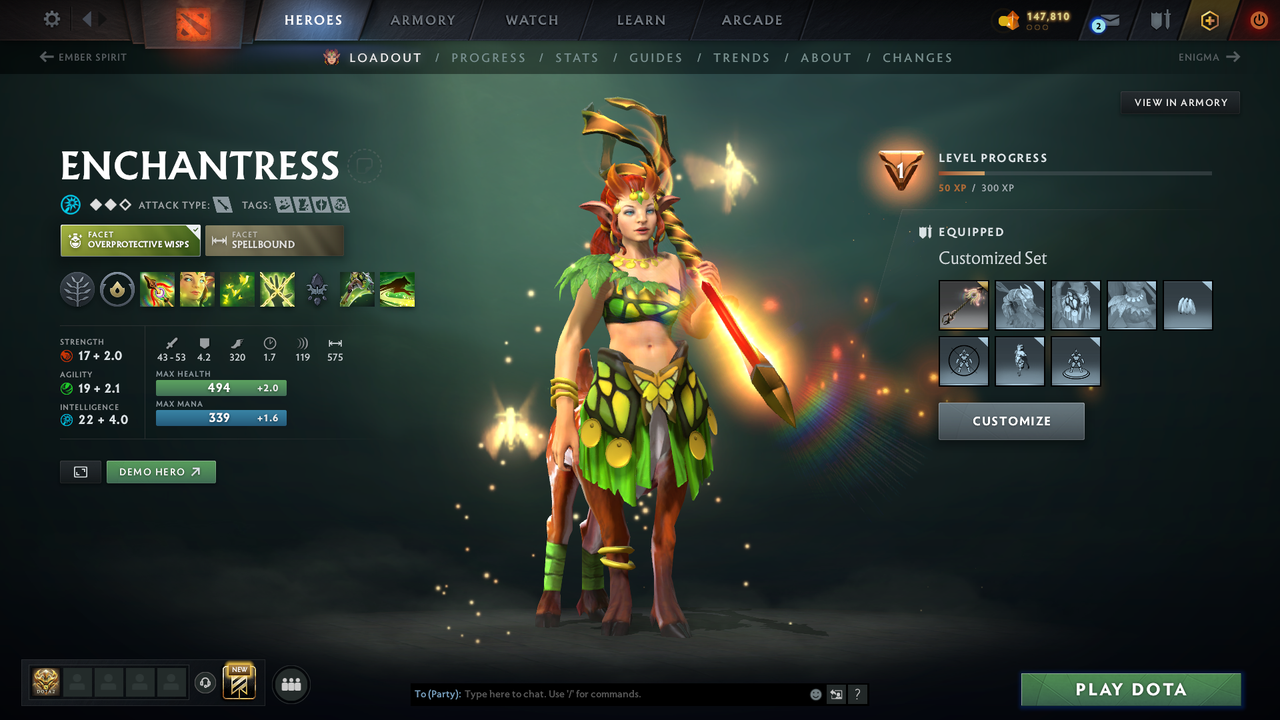Open the ARCADE menu item
The image size is (1280, 720).
[x=751, y=19]
